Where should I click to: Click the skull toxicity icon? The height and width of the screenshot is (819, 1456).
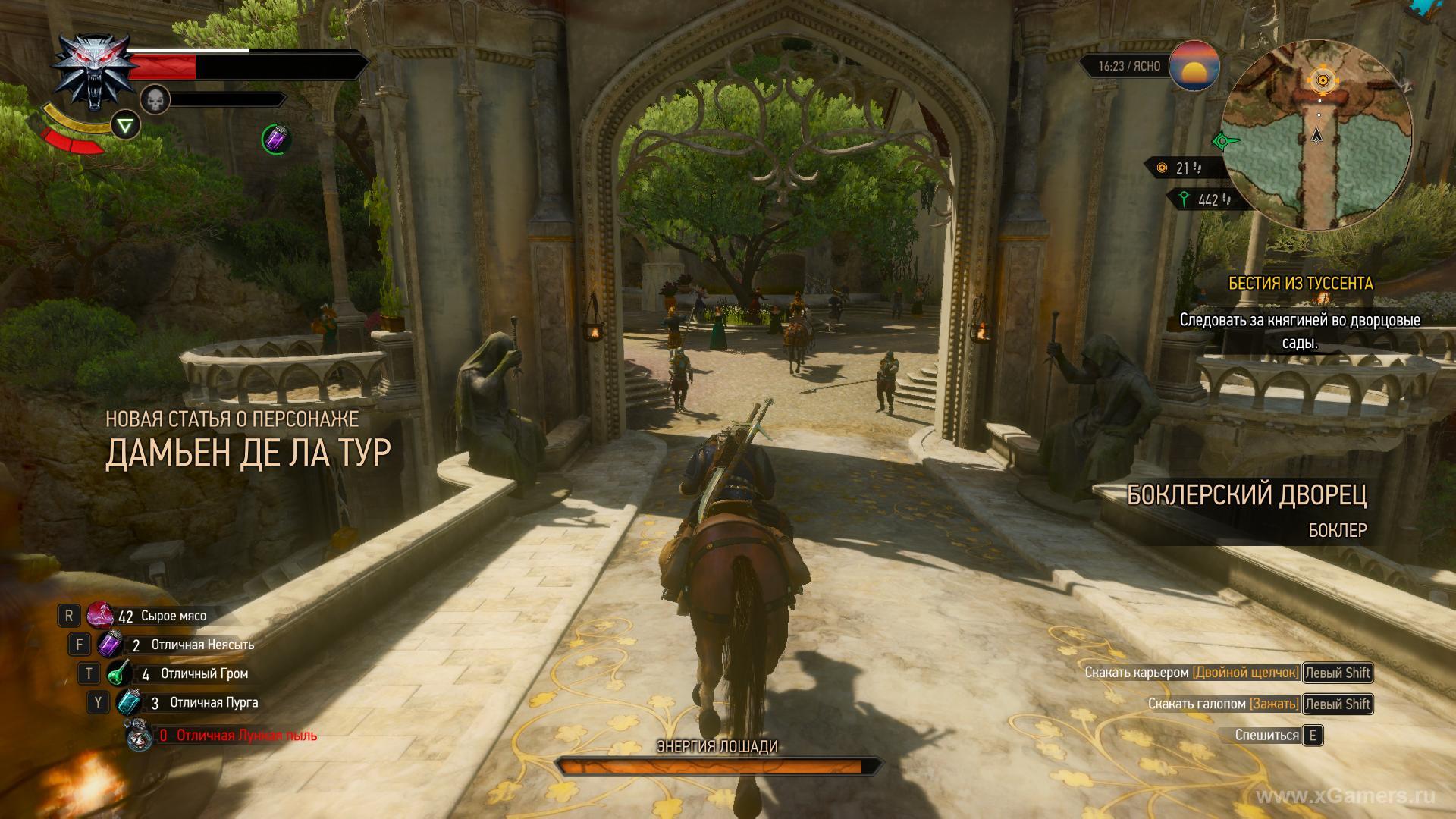[154, 99]
